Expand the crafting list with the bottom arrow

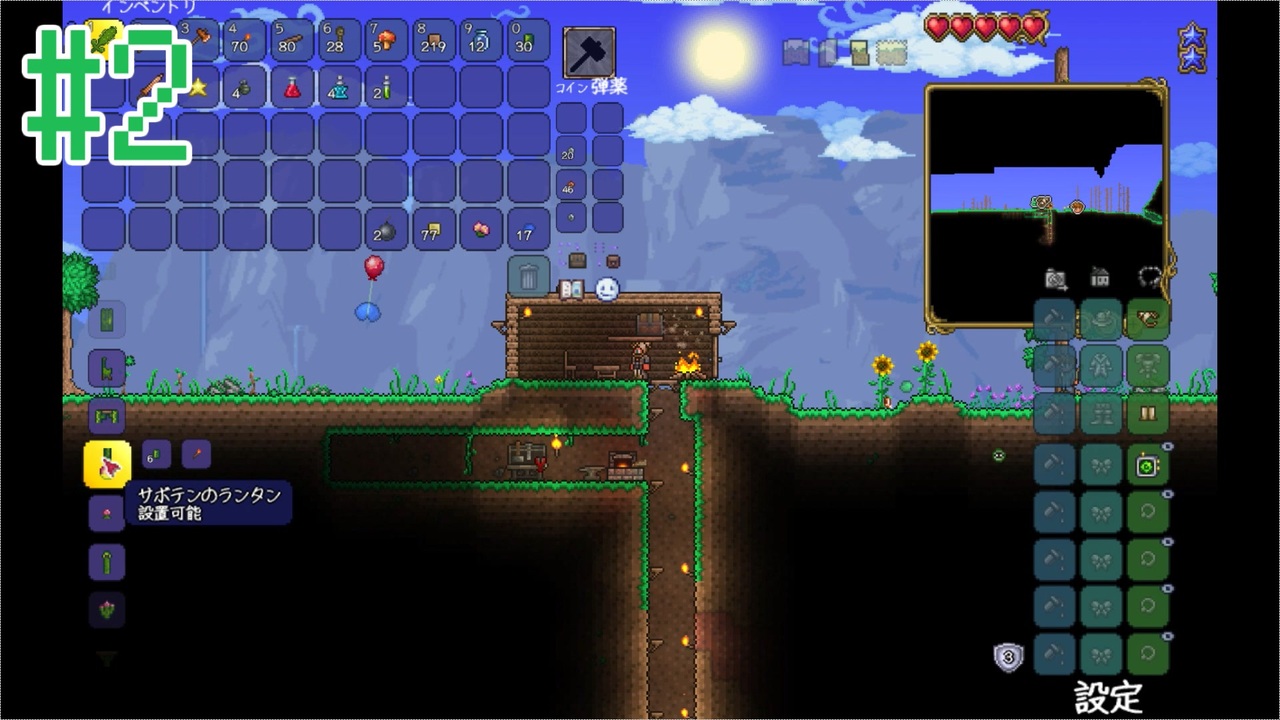(107, 658)
